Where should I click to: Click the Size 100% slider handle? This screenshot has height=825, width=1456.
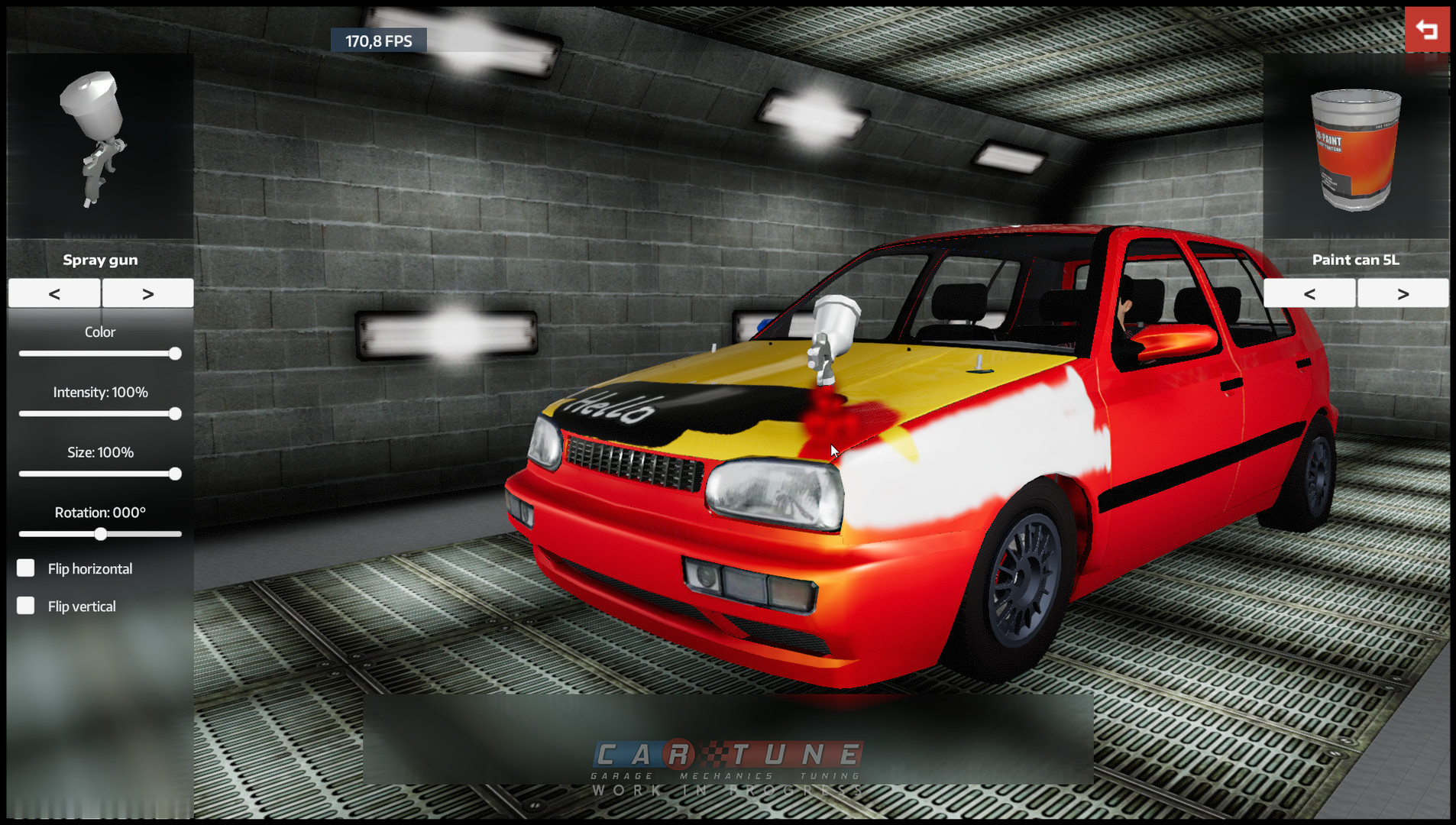(x=174, y=474)
